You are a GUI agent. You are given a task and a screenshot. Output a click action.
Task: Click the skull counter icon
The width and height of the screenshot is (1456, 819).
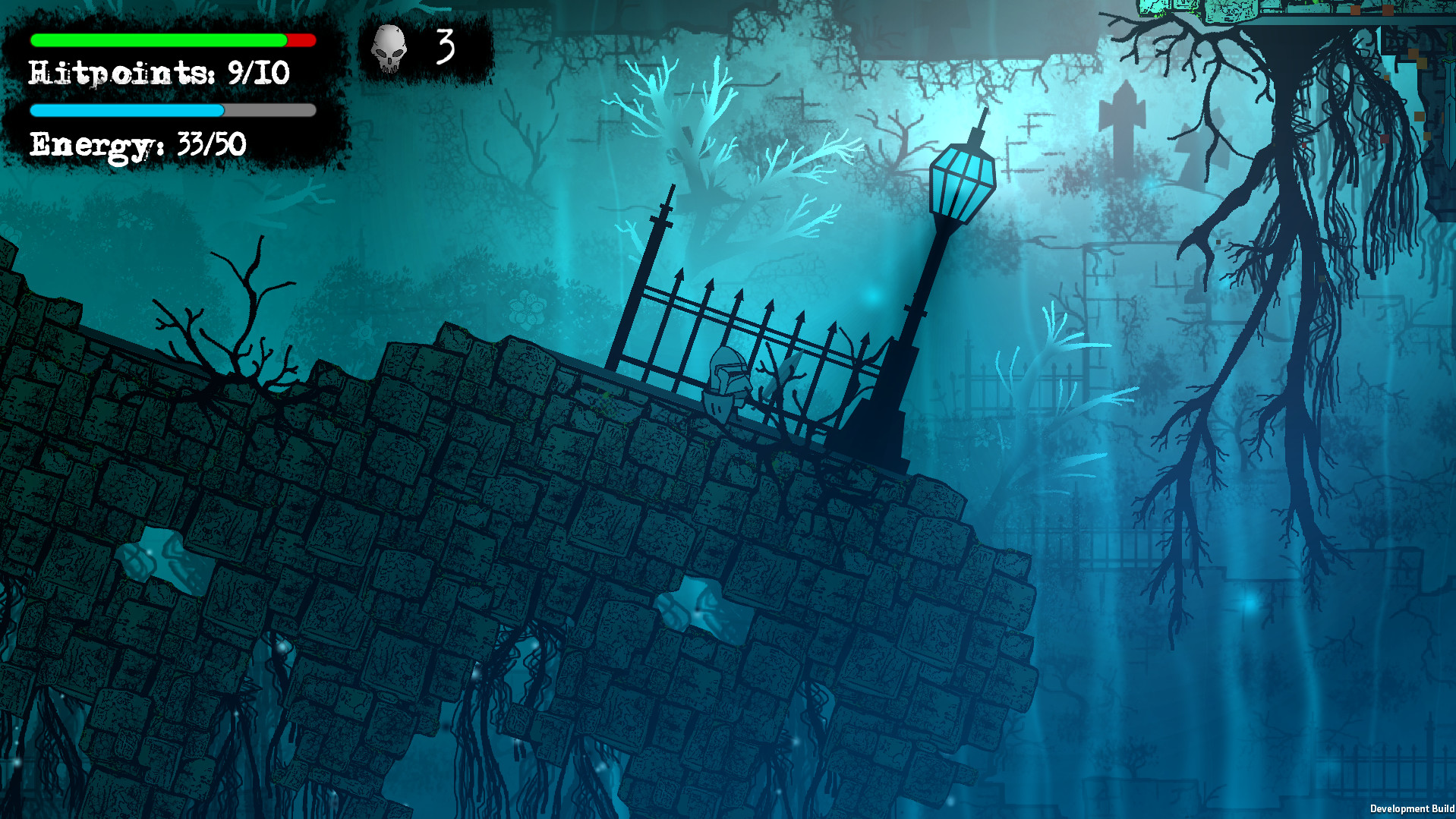click(388, 47)
